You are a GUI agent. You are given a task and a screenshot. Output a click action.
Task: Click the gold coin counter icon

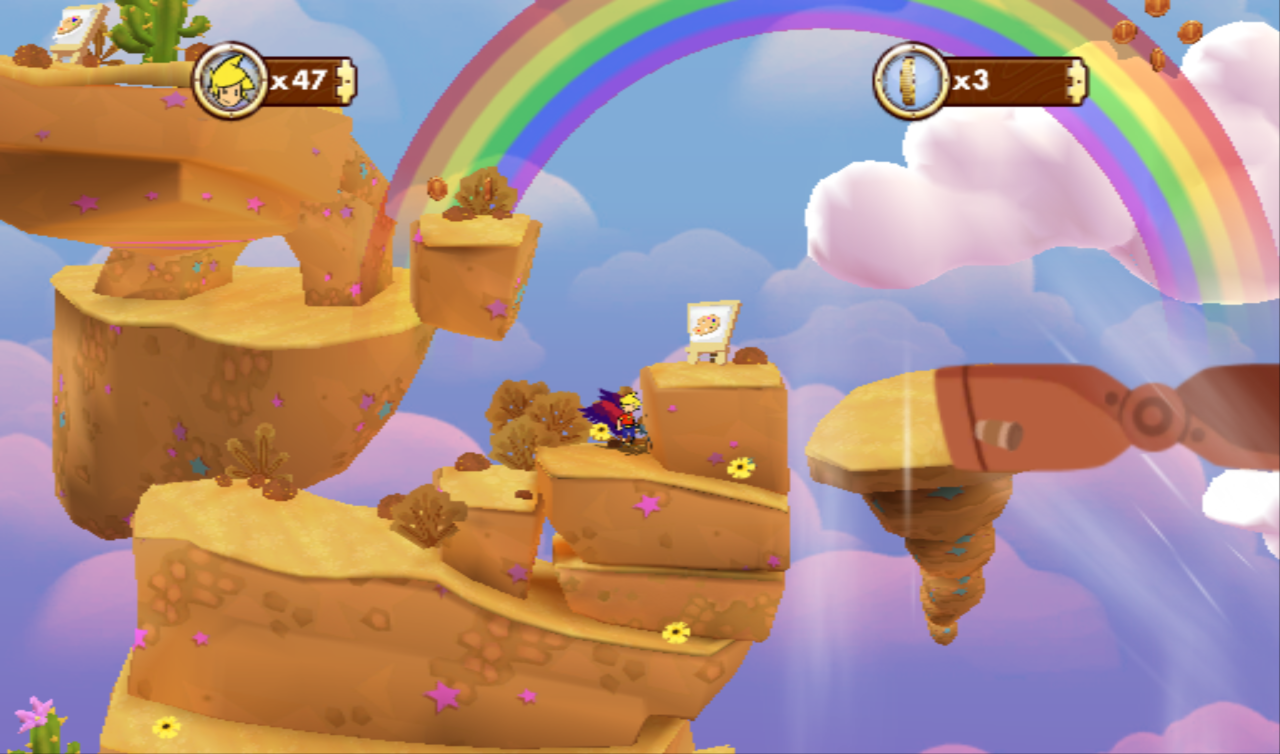click(911, 80)
